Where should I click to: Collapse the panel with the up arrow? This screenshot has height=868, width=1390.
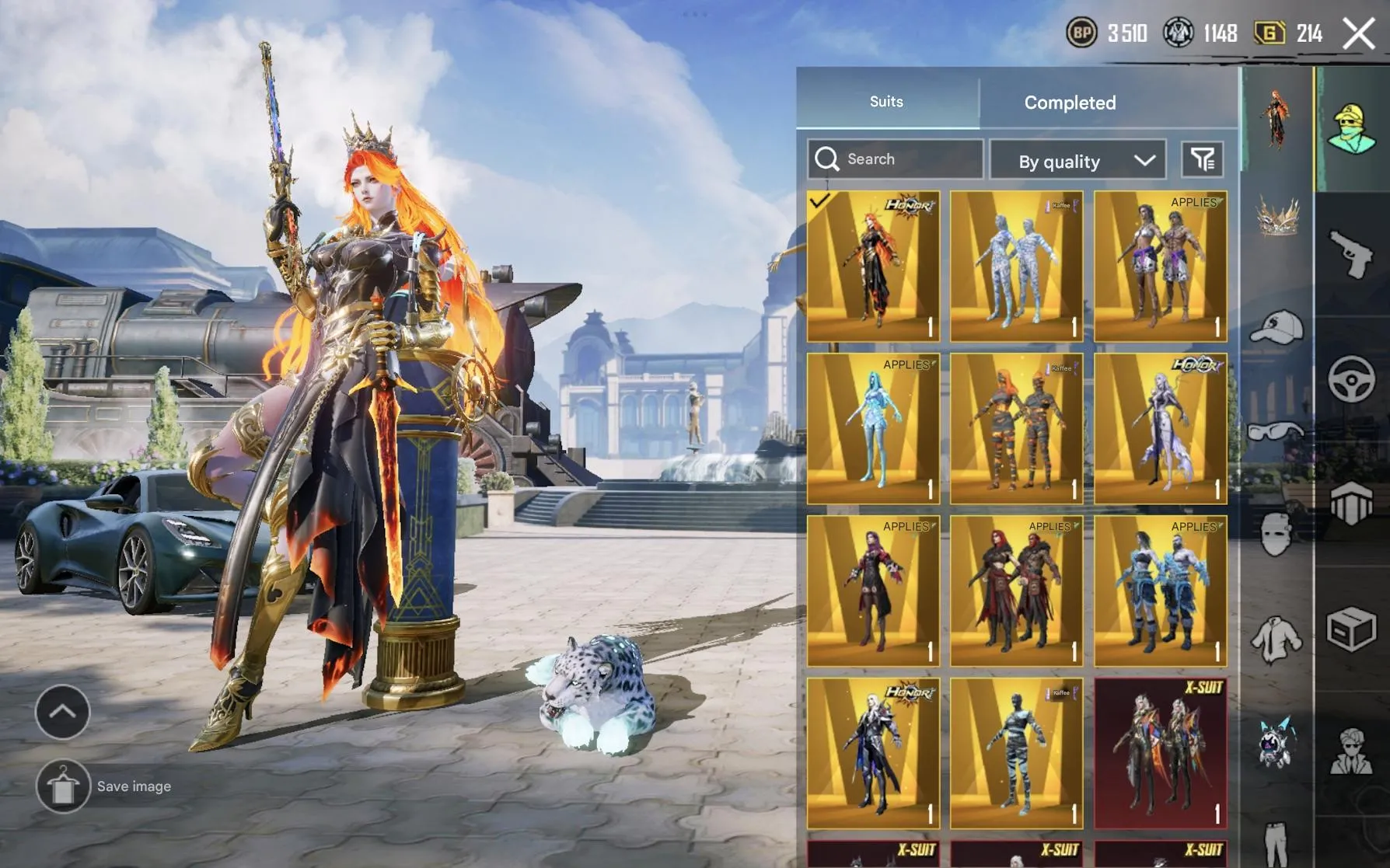62,711
